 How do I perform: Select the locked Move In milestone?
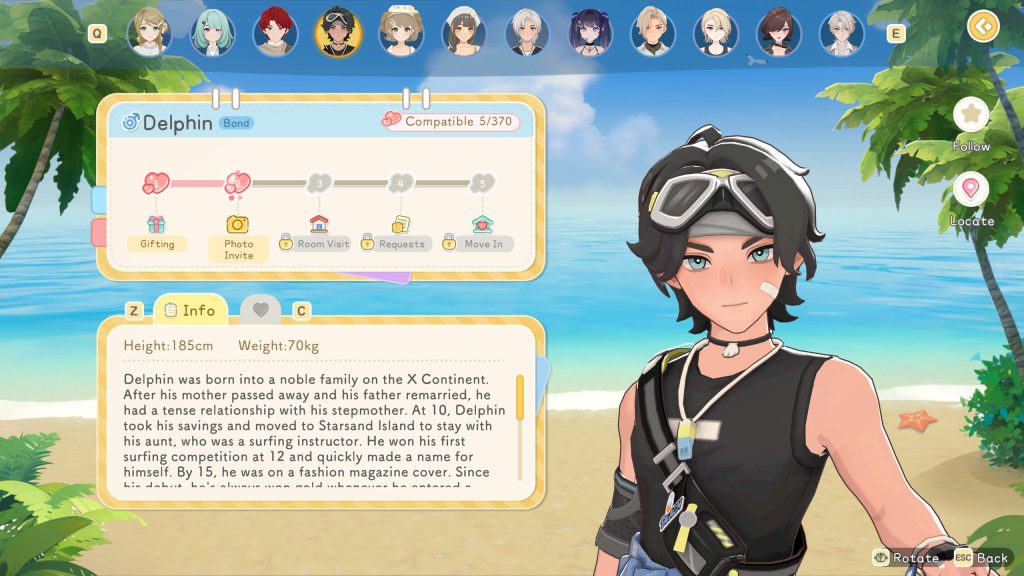click(482, 235)
